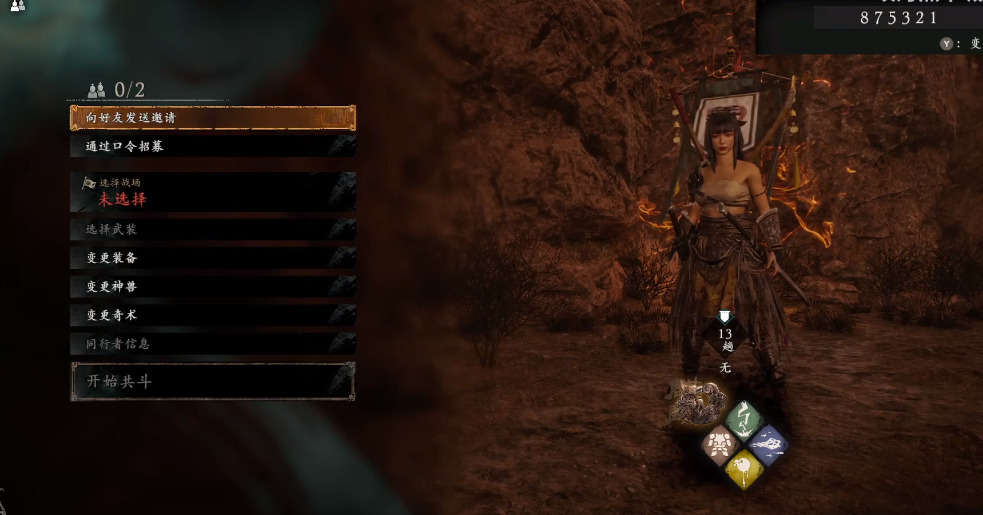Viewport: 983px width, 515px height.
Task: Start co-op with 开始共斗 button
Action: [x=212, y=381]
